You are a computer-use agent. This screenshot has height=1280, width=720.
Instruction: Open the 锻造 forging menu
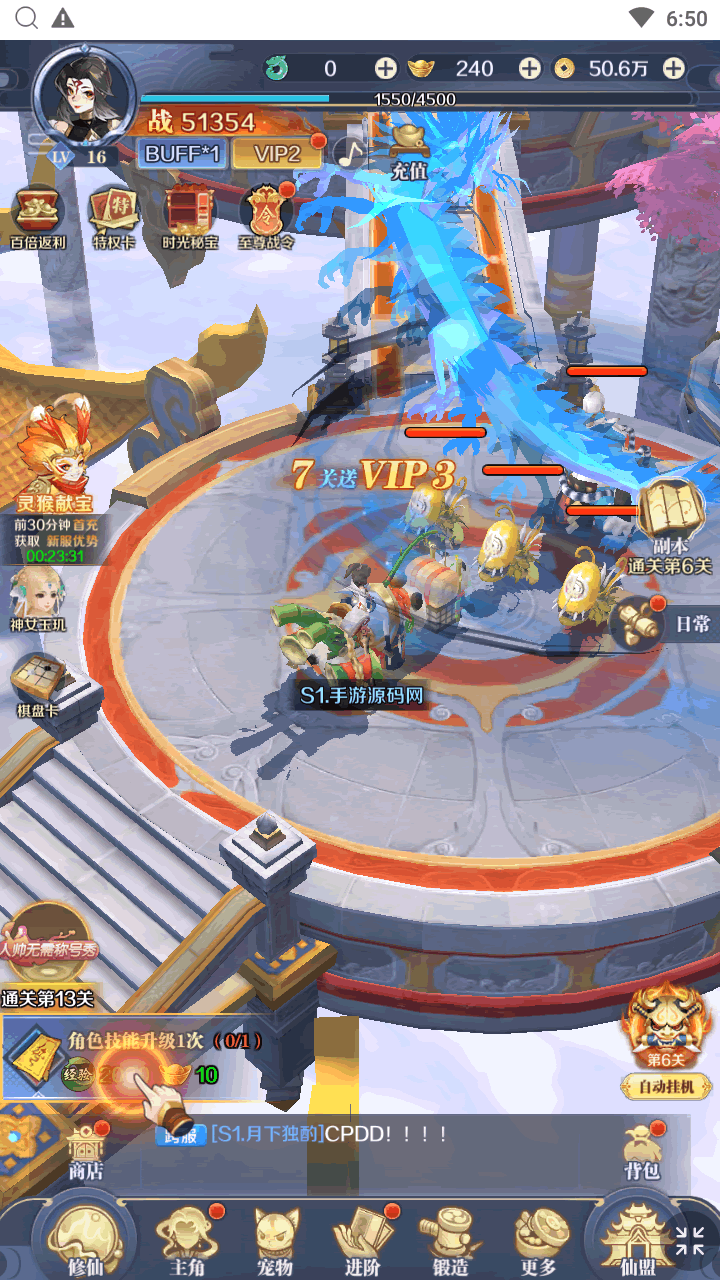pos(451,1240)
